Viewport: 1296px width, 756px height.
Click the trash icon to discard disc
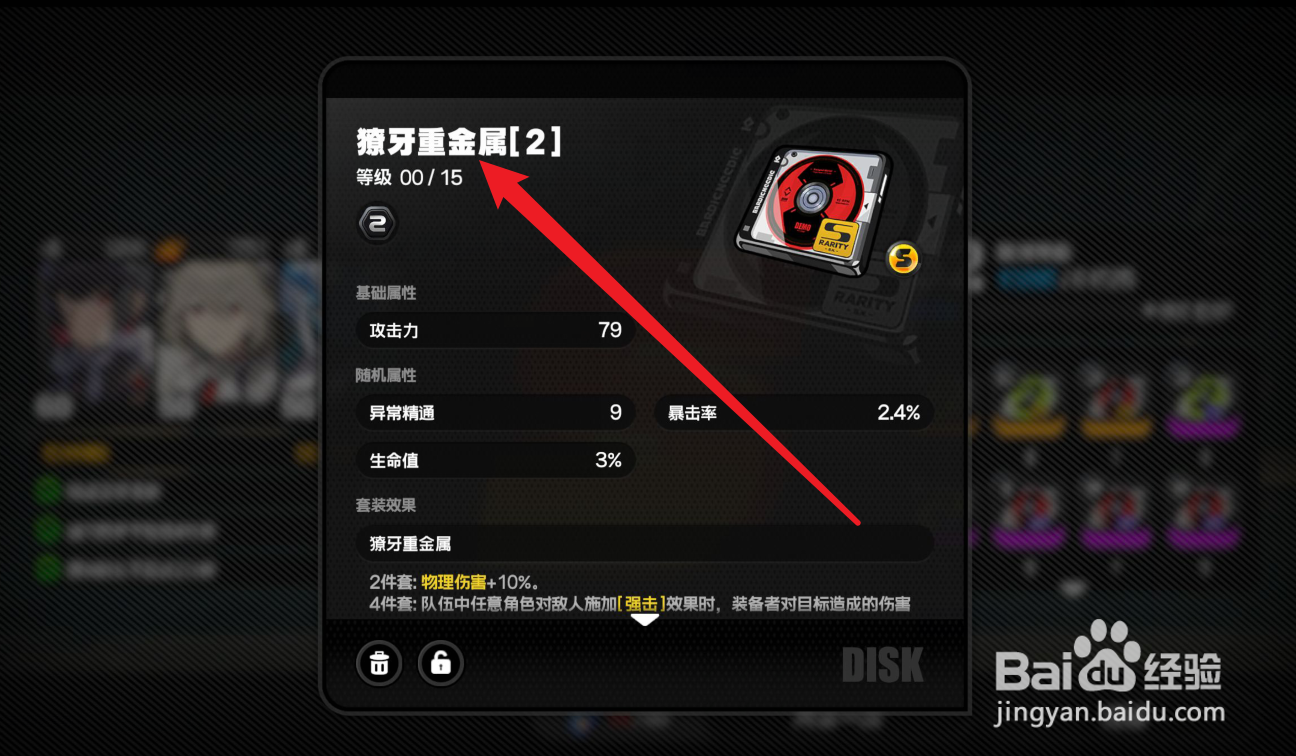378,663
